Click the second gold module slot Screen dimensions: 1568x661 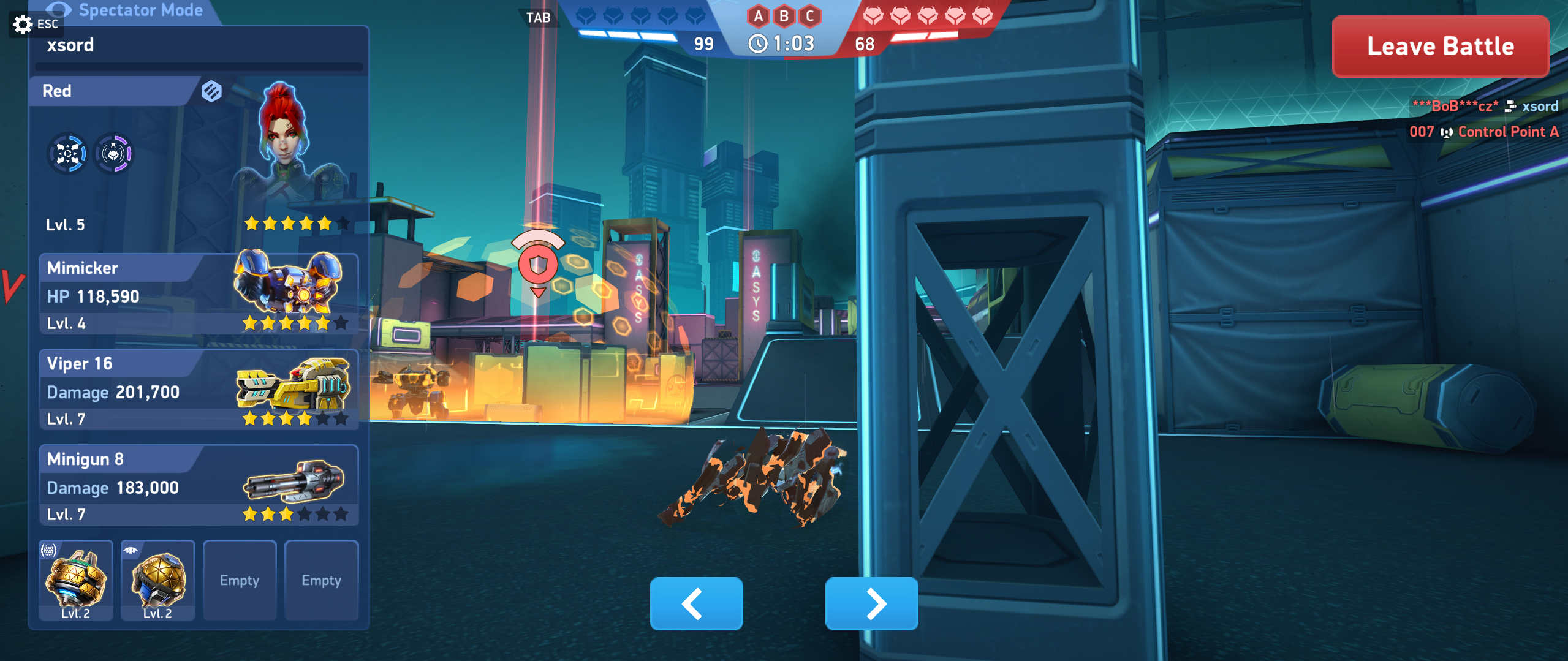pyautogui.click(x=158, y=580)
